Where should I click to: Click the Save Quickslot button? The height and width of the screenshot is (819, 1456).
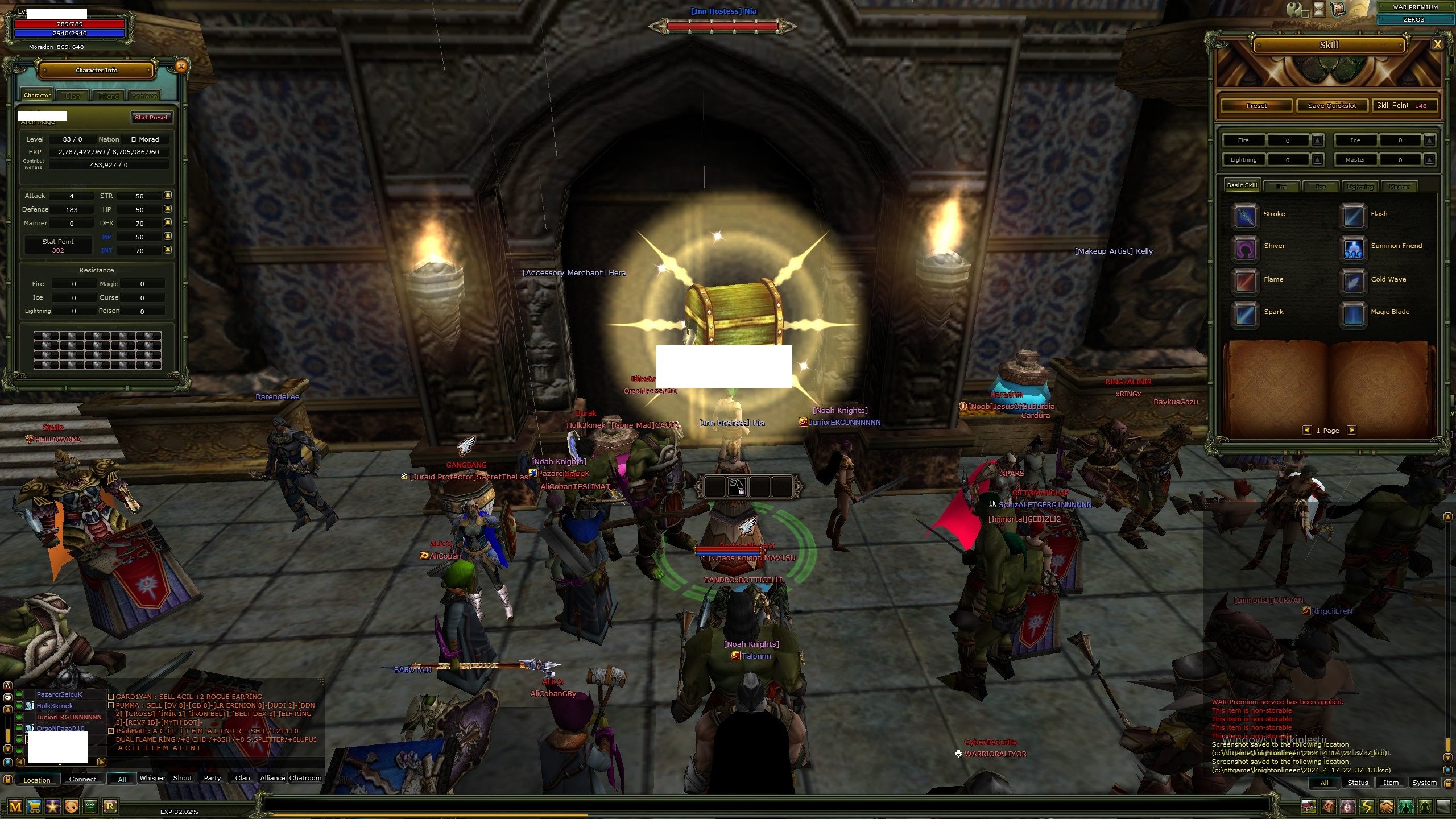pyautogui.click(x=1331, y=105)
